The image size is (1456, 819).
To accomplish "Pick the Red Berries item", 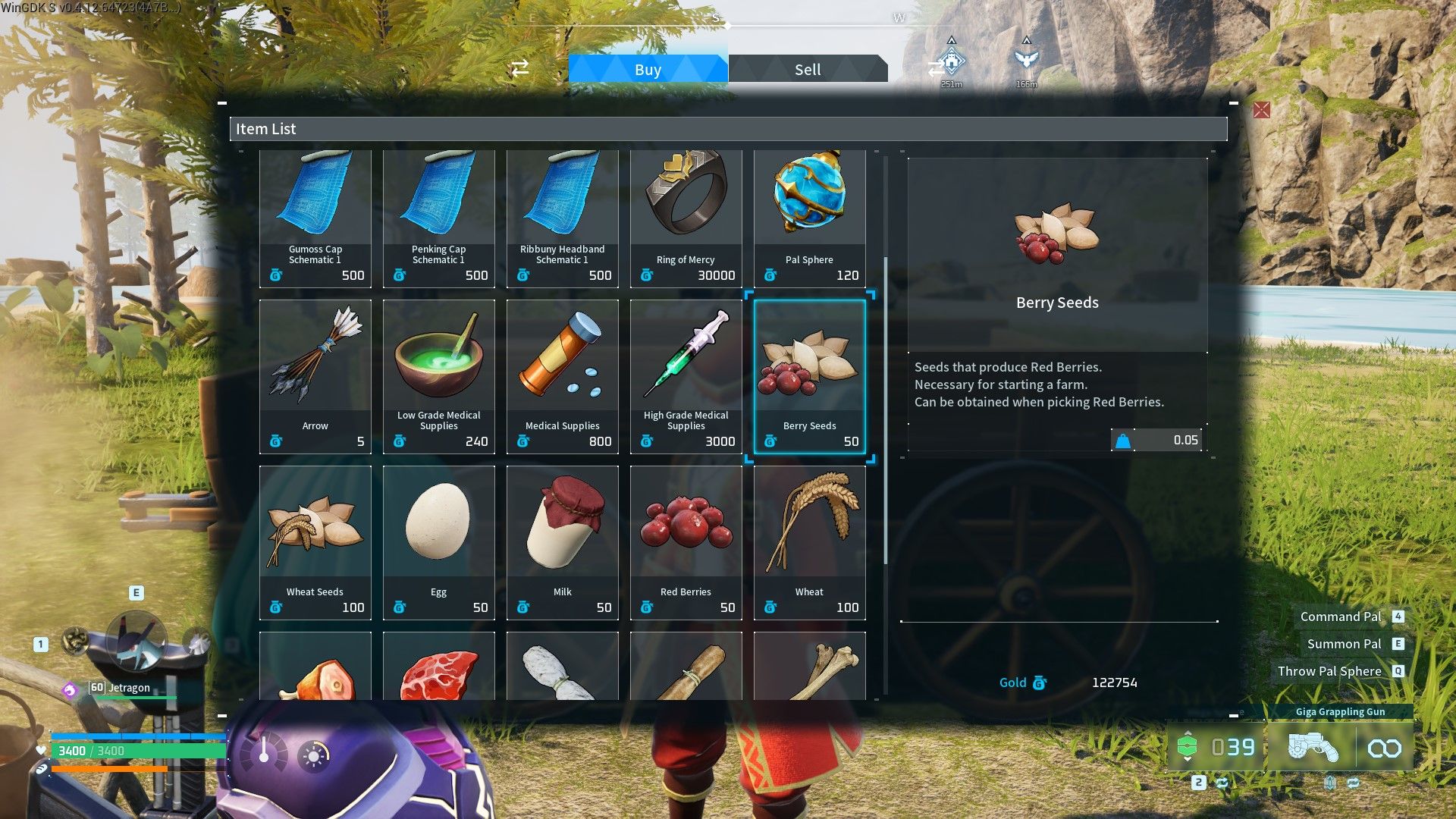I will pyautogui.click(x=686, y=543).
